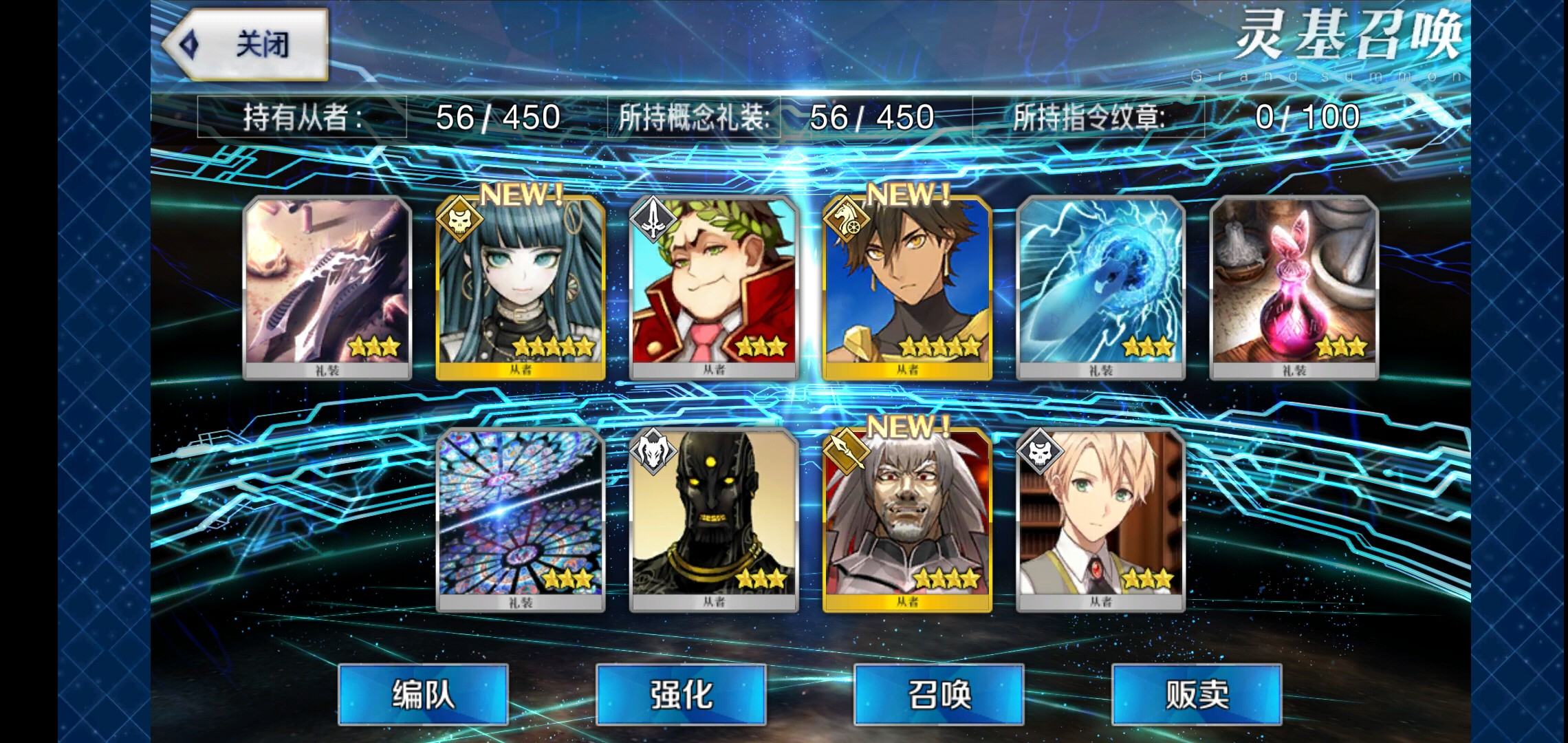Choose 召唤 to summon again

pos(939,694)
